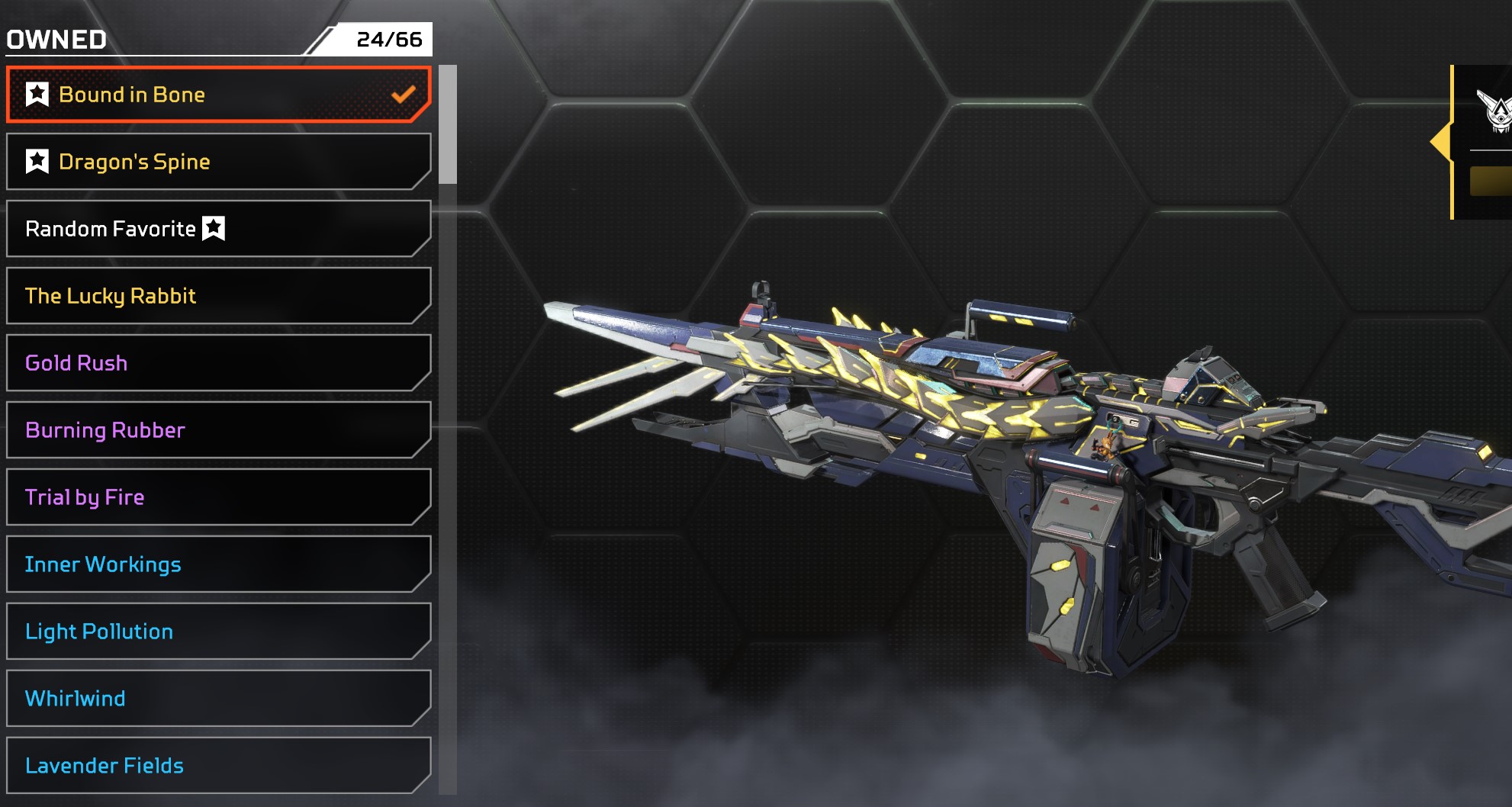Equip the Gold Rush skin
This screenshot has width=1512, height=807.
click(x=218, y=363)
